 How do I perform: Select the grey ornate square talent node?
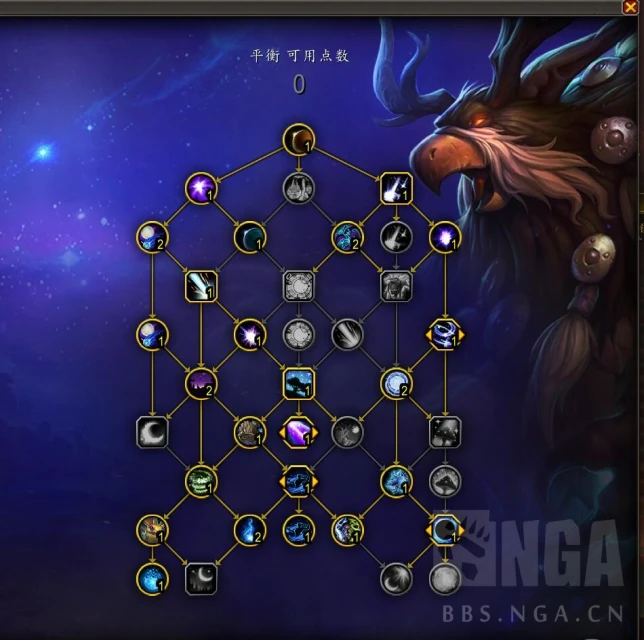tap(298, 287)
